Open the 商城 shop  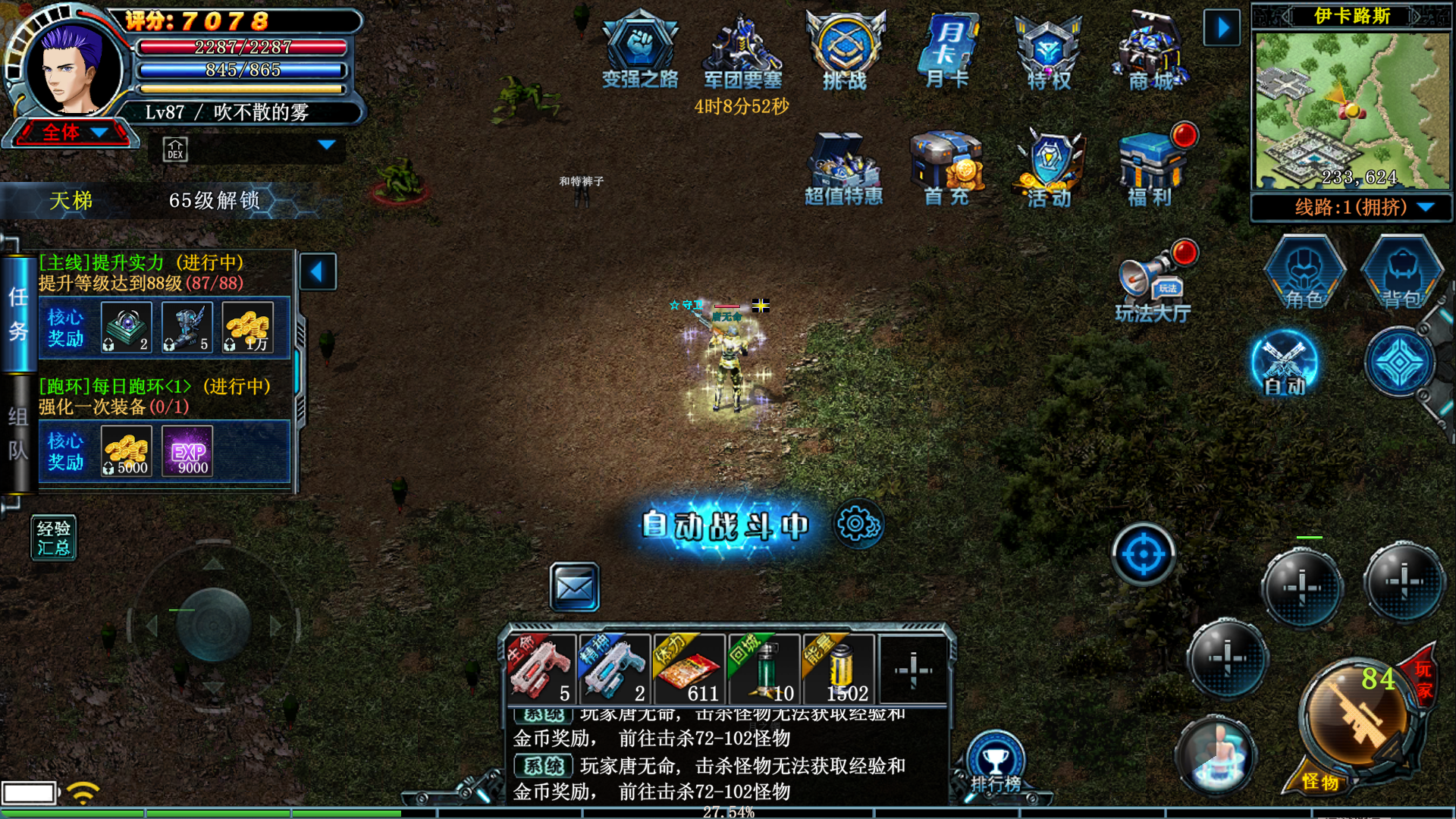[x=1151, y=50]
